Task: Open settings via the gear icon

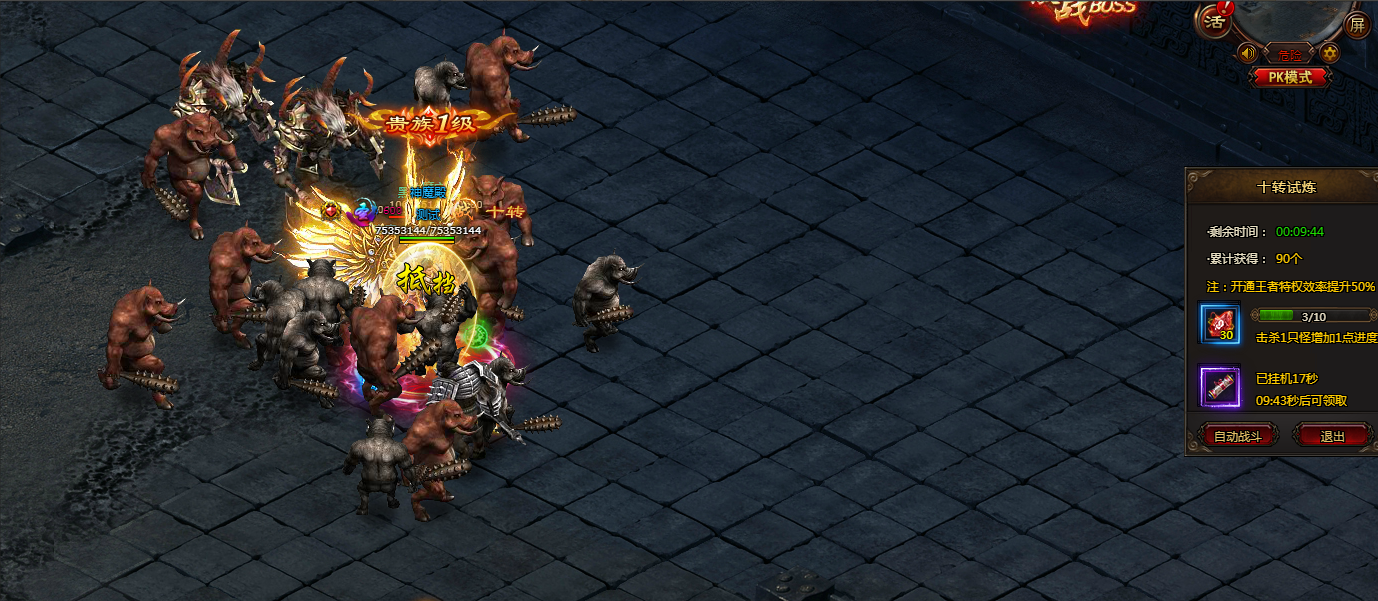Action: [1330, 53]
